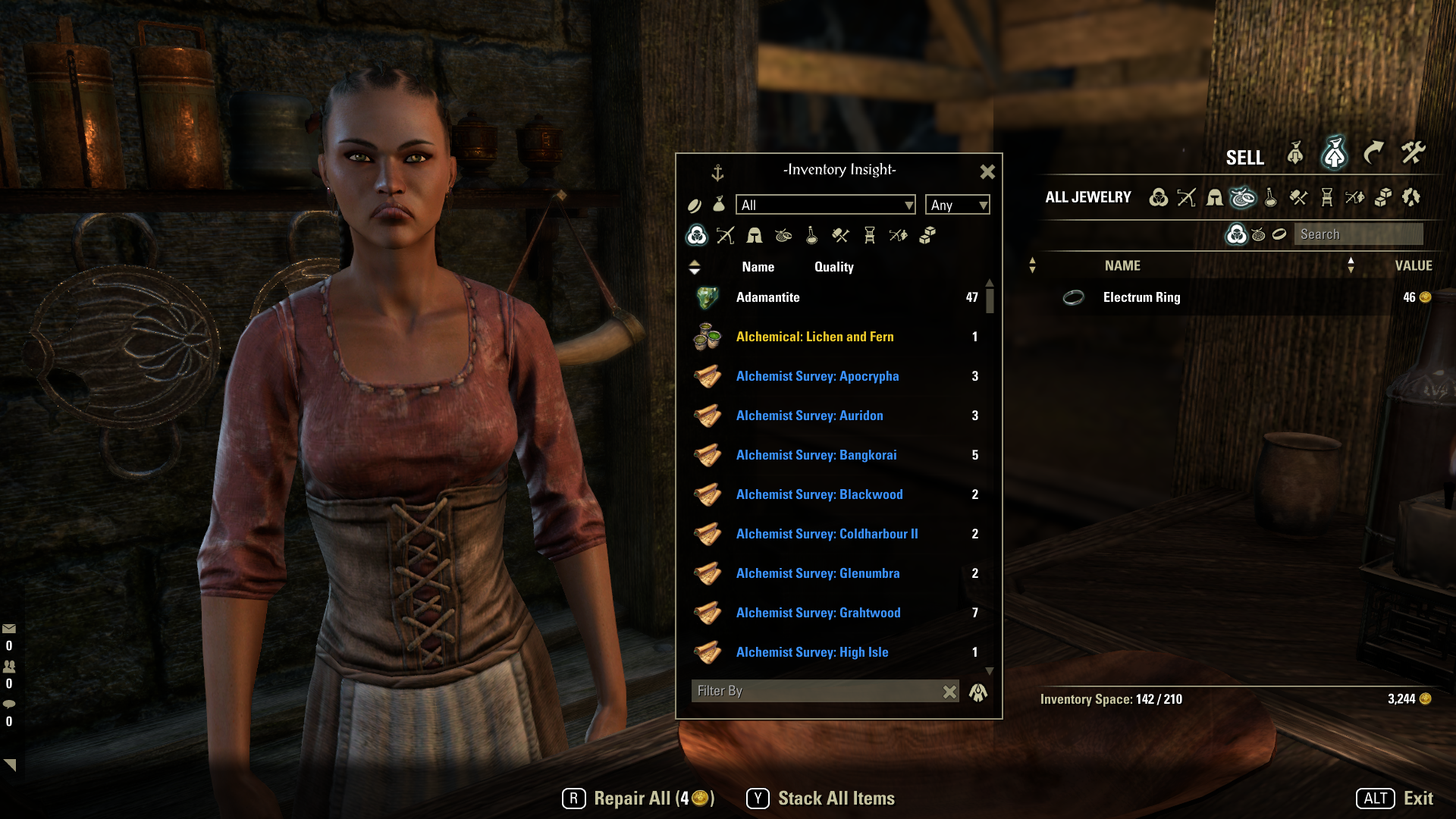
Task: Open the 'Any' quality dropdown
Action: (958, 205)
